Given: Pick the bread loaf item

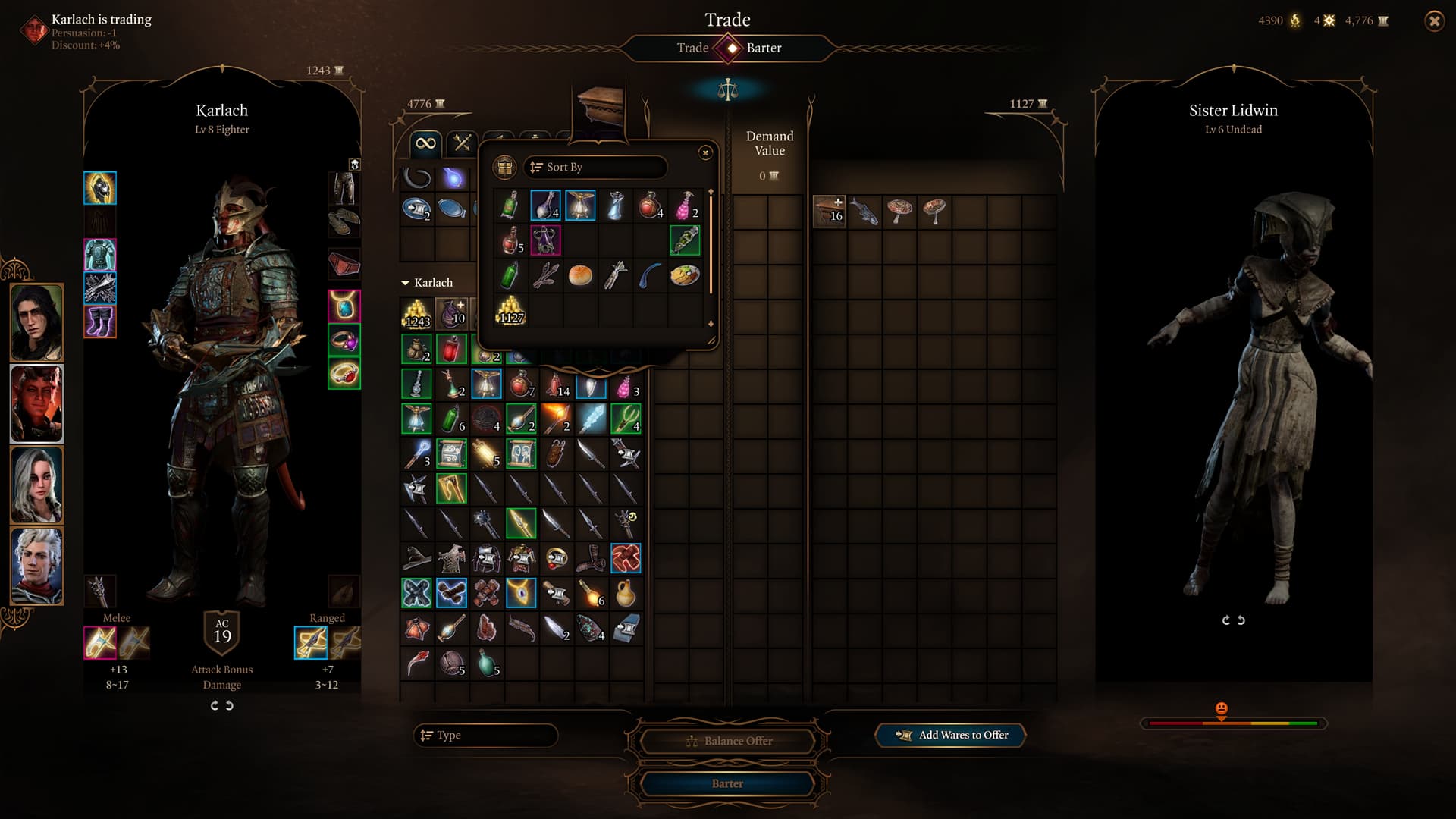Looking at the screenshot, I should point(580,275).
